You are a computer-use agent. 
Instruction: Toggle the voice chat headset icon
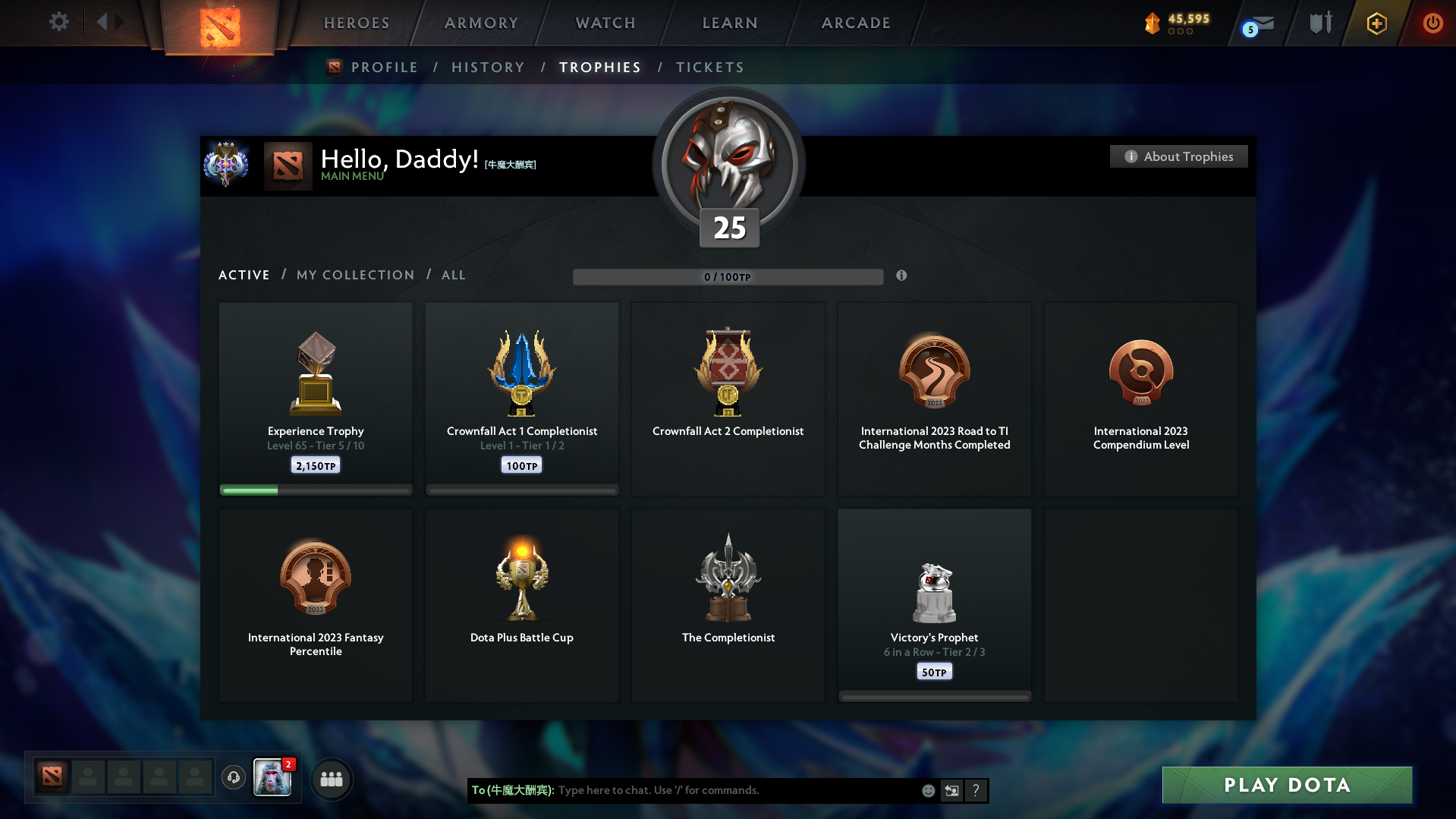(x=233, y=778)
